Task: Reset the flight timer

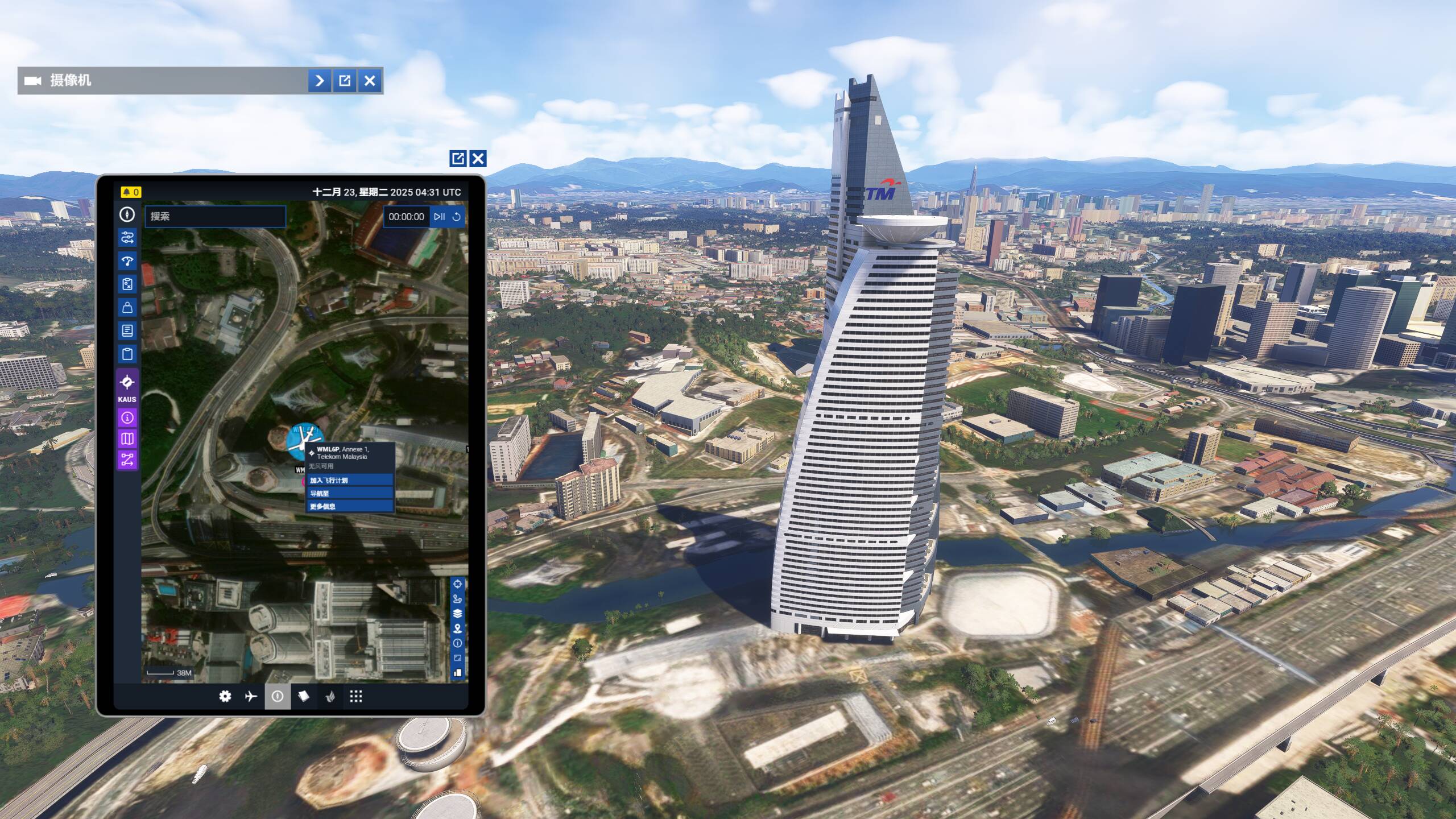Action: 456,217
